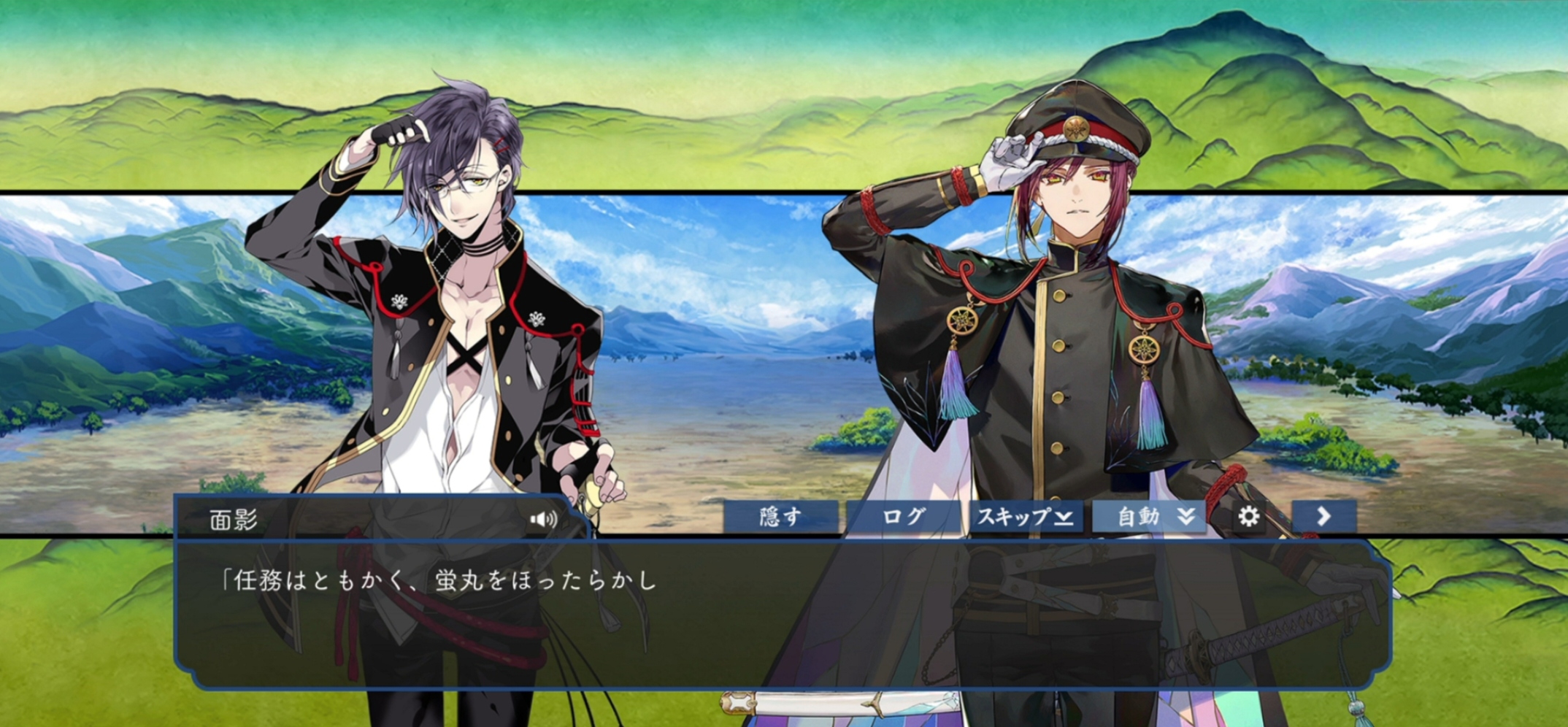The height and width of the screenshot is (727, 1568).
Task: Open settings via the gear icon
Action: coord(1249,517)
